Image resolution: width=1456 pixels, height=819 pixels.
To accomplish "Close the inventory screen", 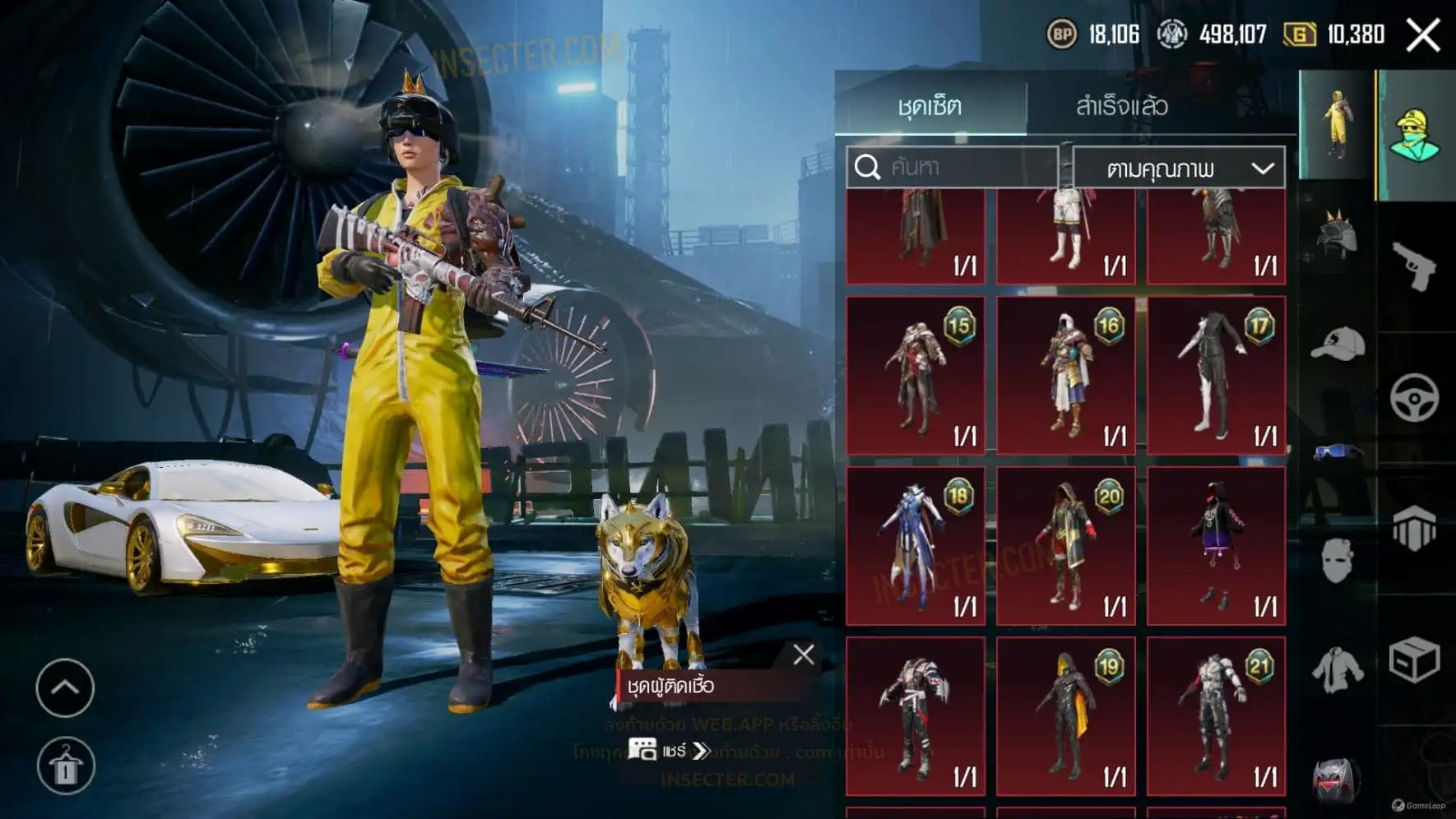I will 1423,35.
